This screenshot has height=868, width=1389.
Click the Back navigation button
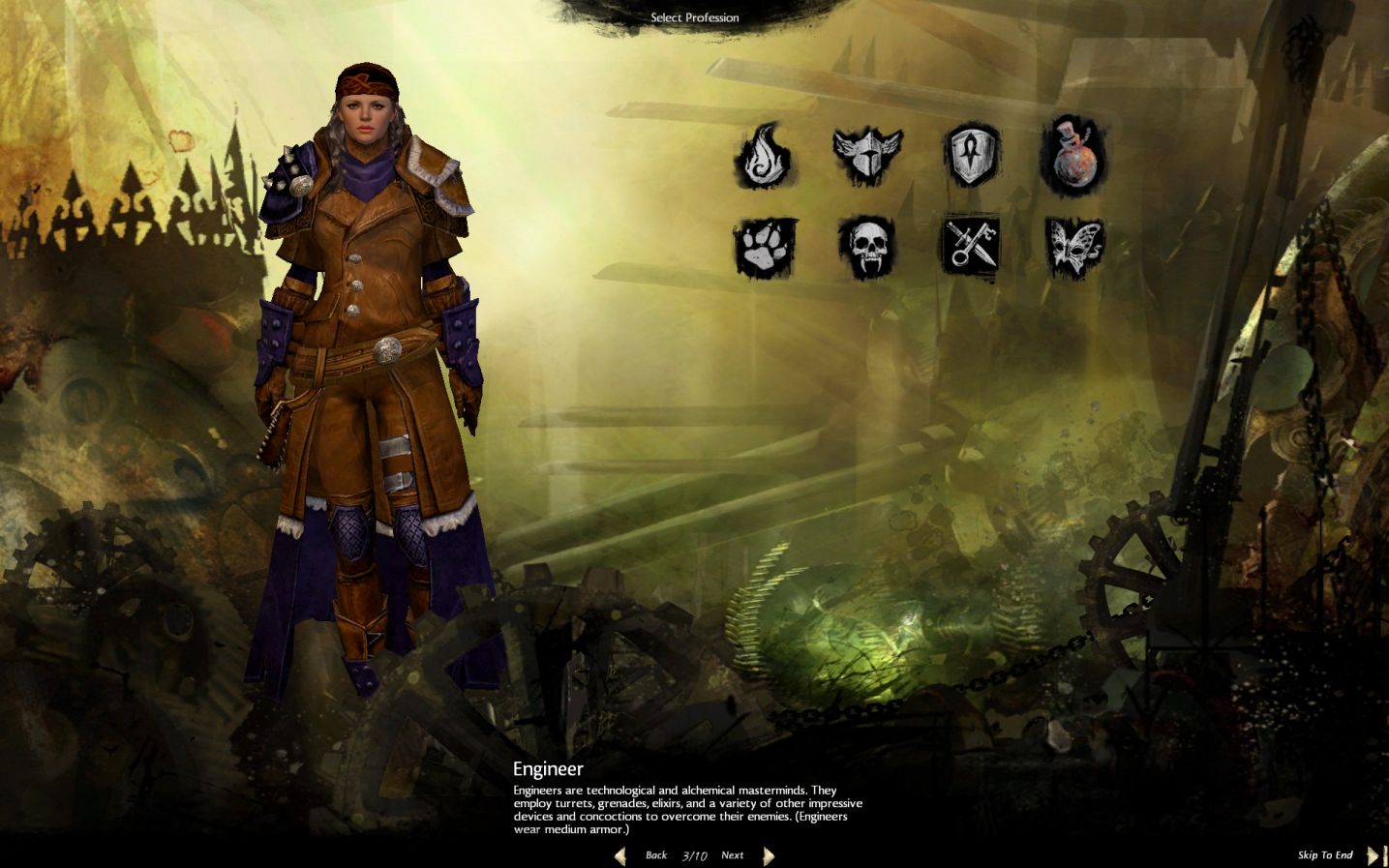[x=656, y=855]
